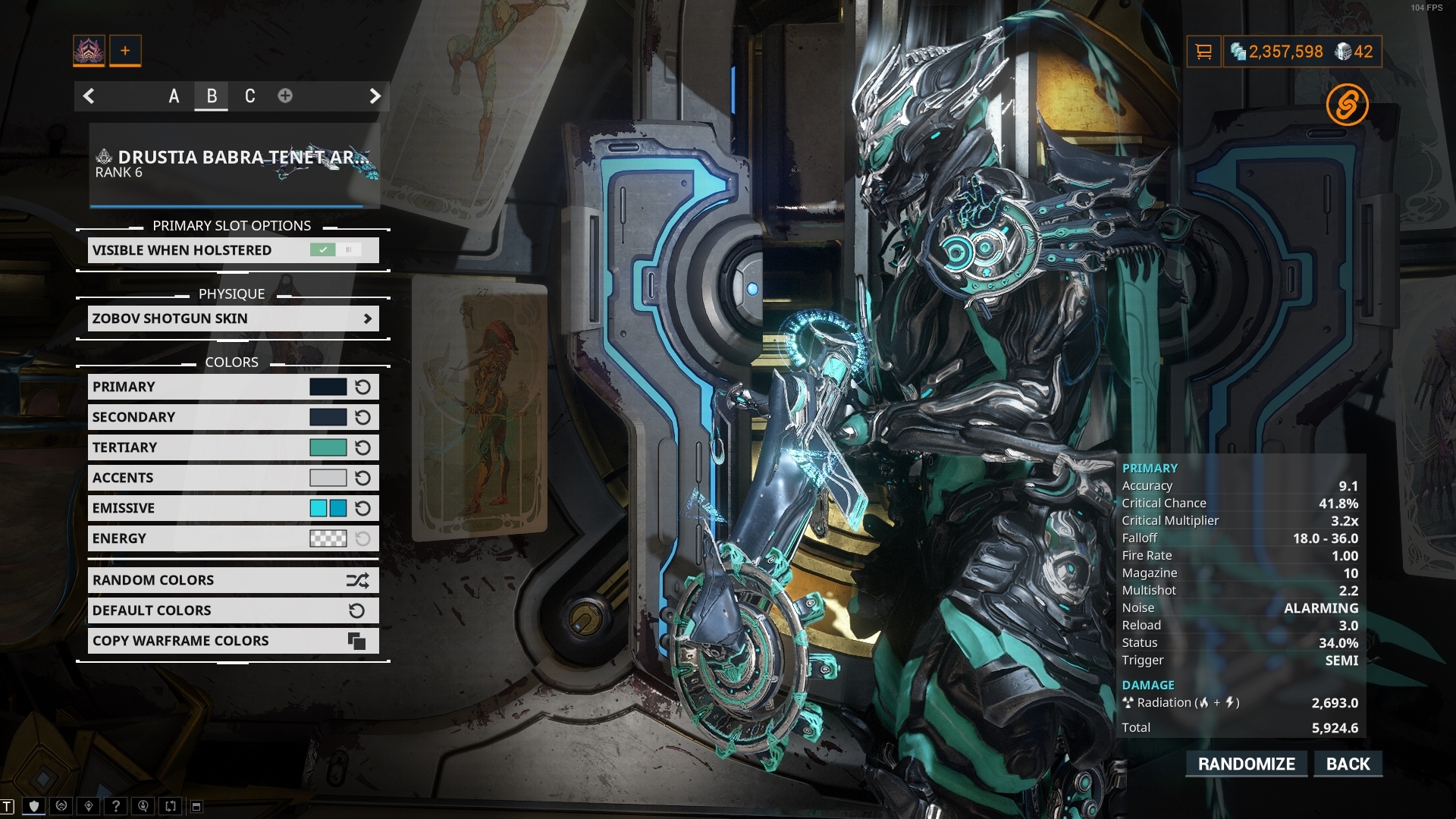Open the in-game market cart icon
This screenshot has width=1456, height=819.
[x=1205, y=52]
